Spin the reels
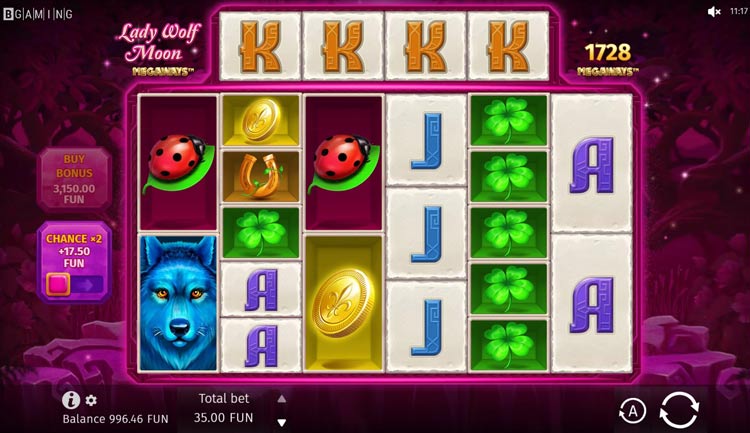 (x=679, y=409)
